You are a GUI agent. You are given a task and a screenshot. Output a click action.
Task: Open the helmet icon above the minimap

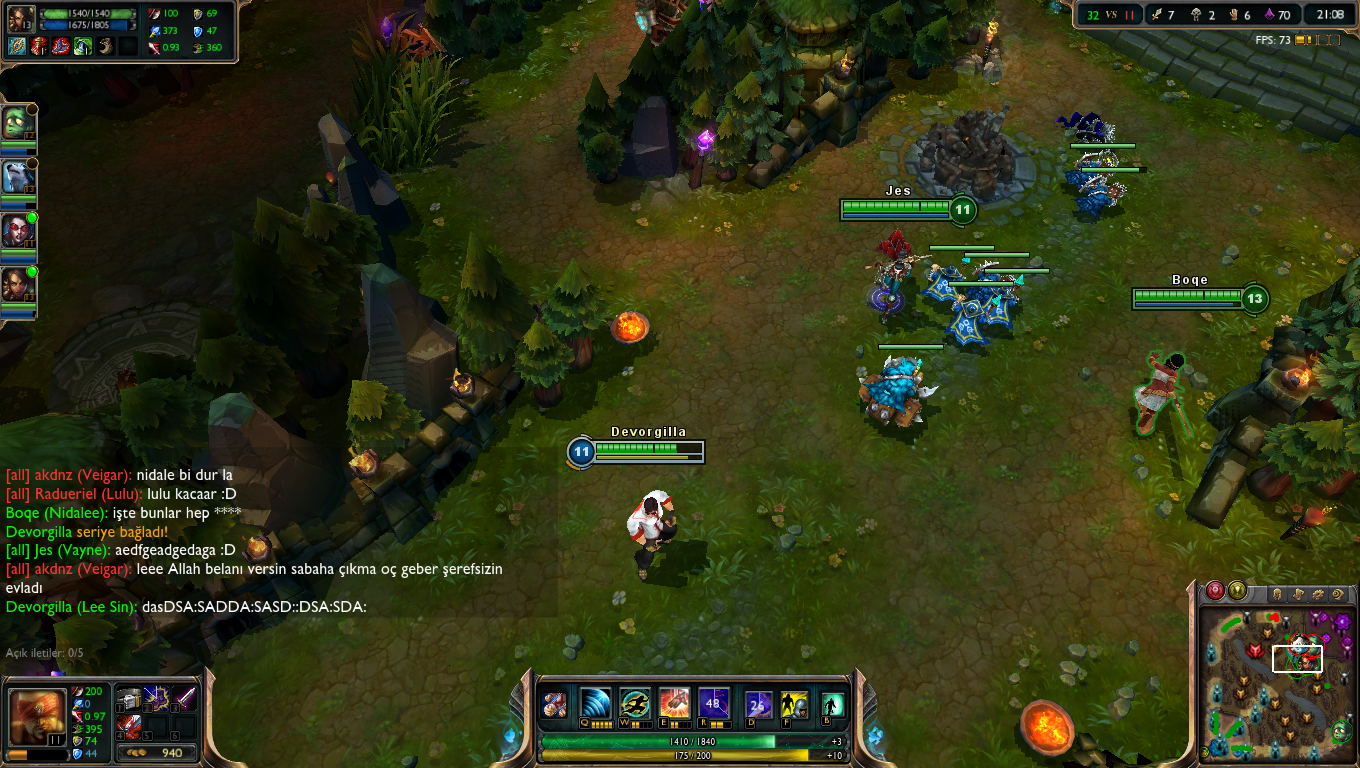click(x=1277, y=594)
